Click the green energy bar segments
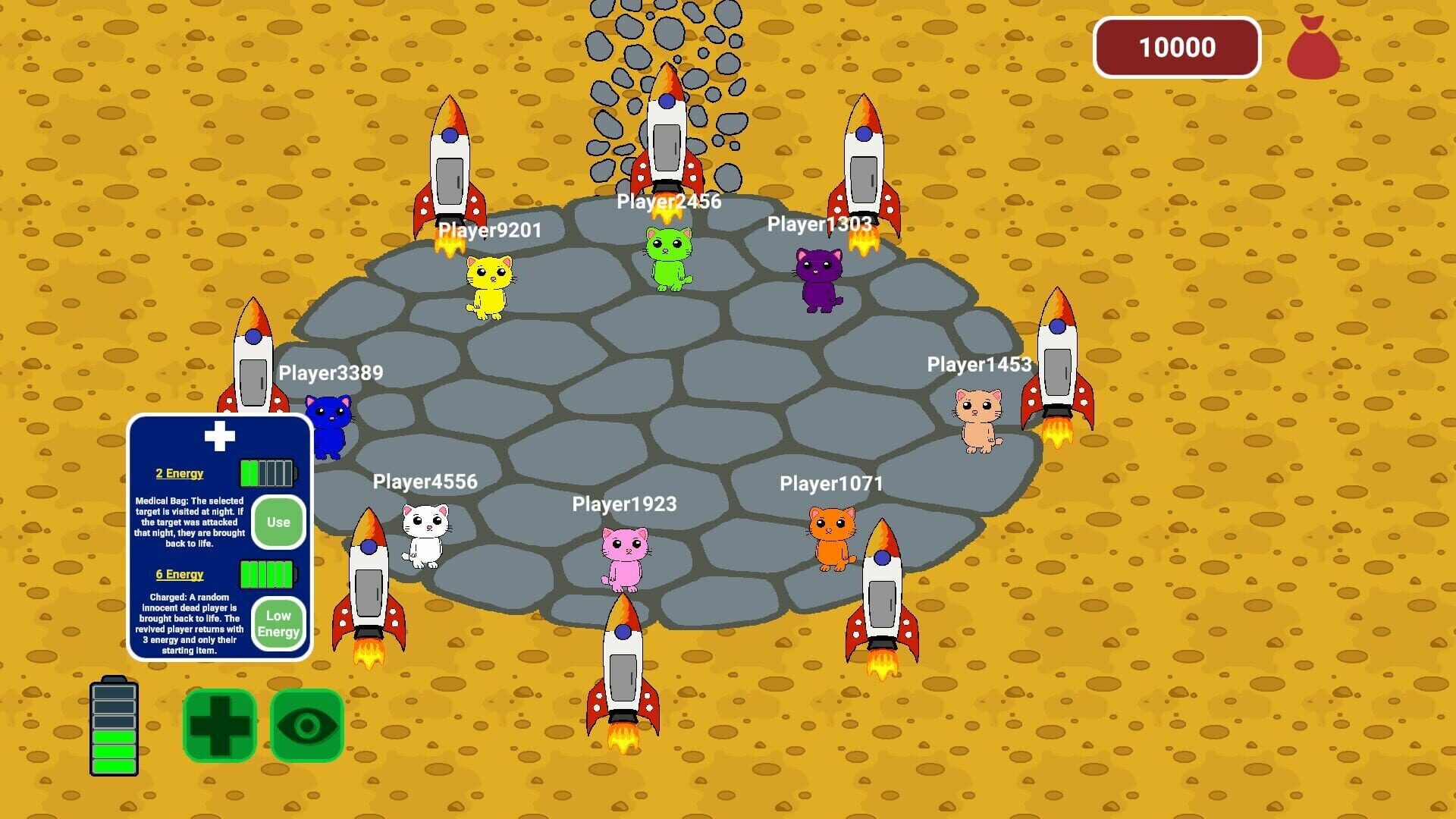 [x=114, y=751]
